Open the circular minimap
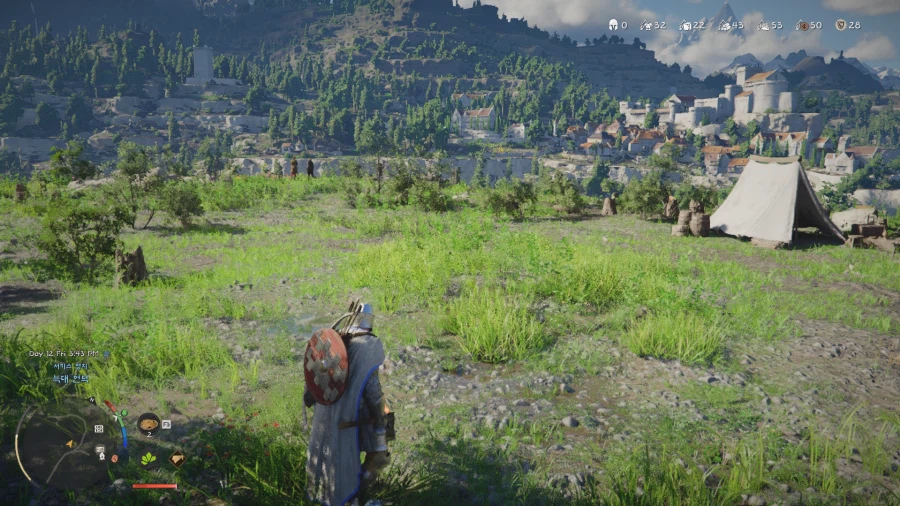900x506 pixels. (x=63, y=443)
